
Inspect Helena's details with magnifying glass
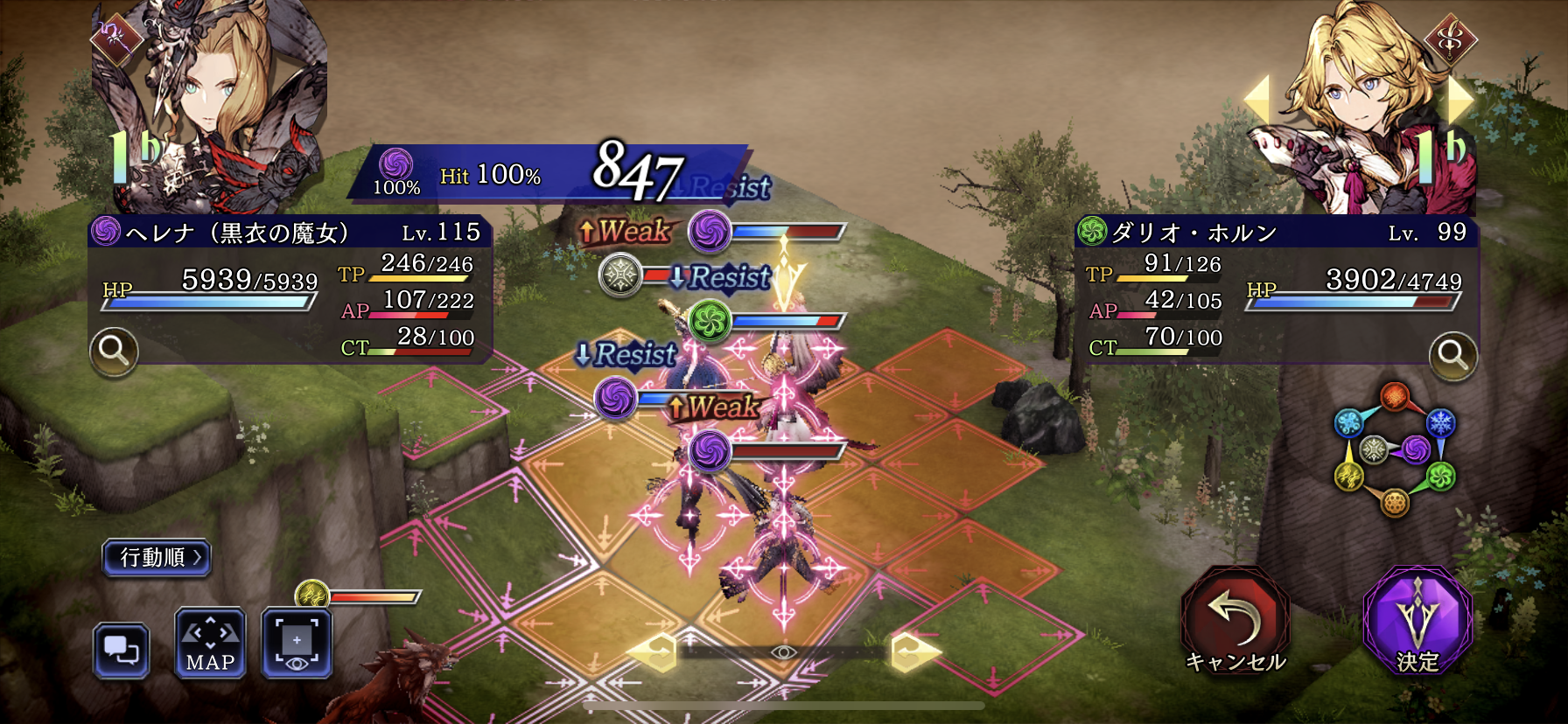click(x=114, y=352)
